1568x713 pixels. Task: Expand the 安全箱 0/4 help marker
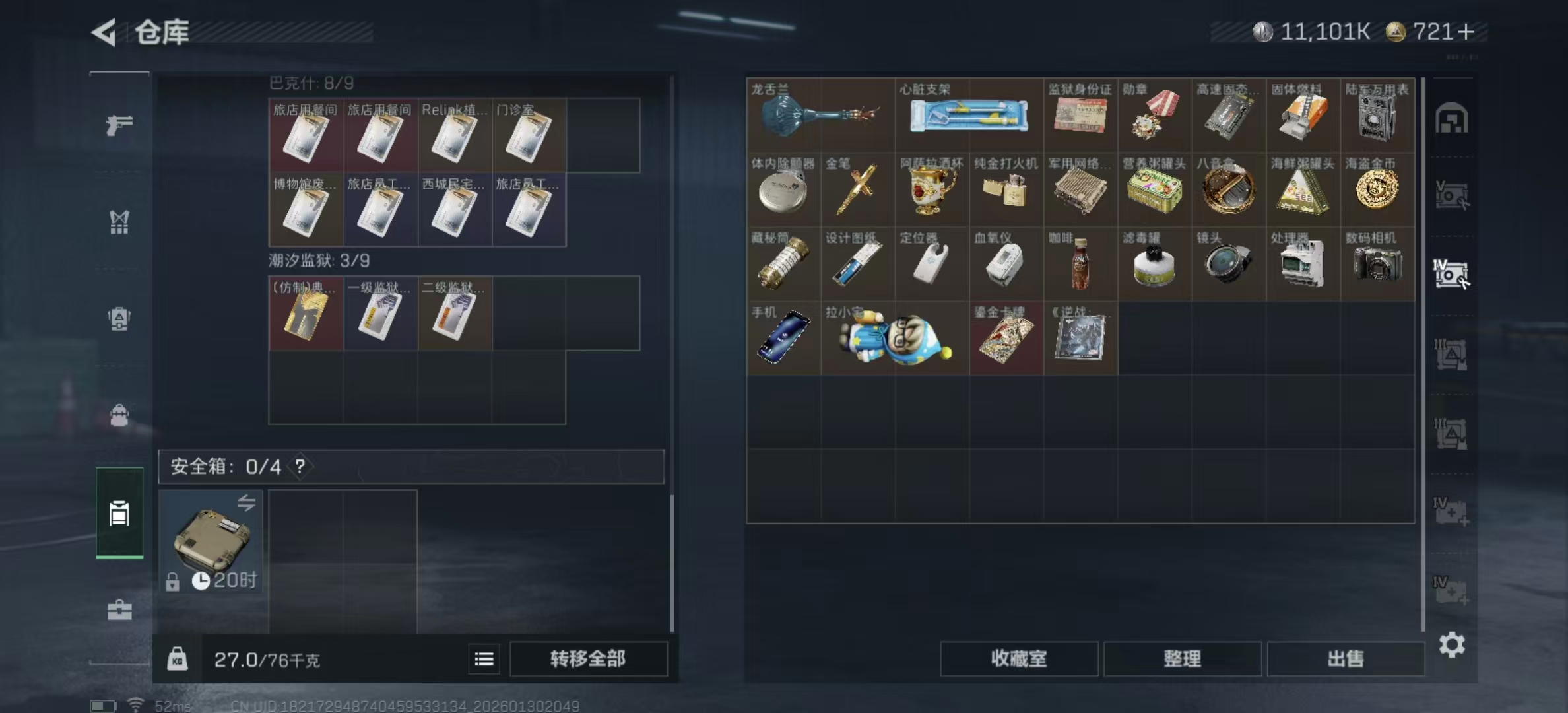point(300,468)
